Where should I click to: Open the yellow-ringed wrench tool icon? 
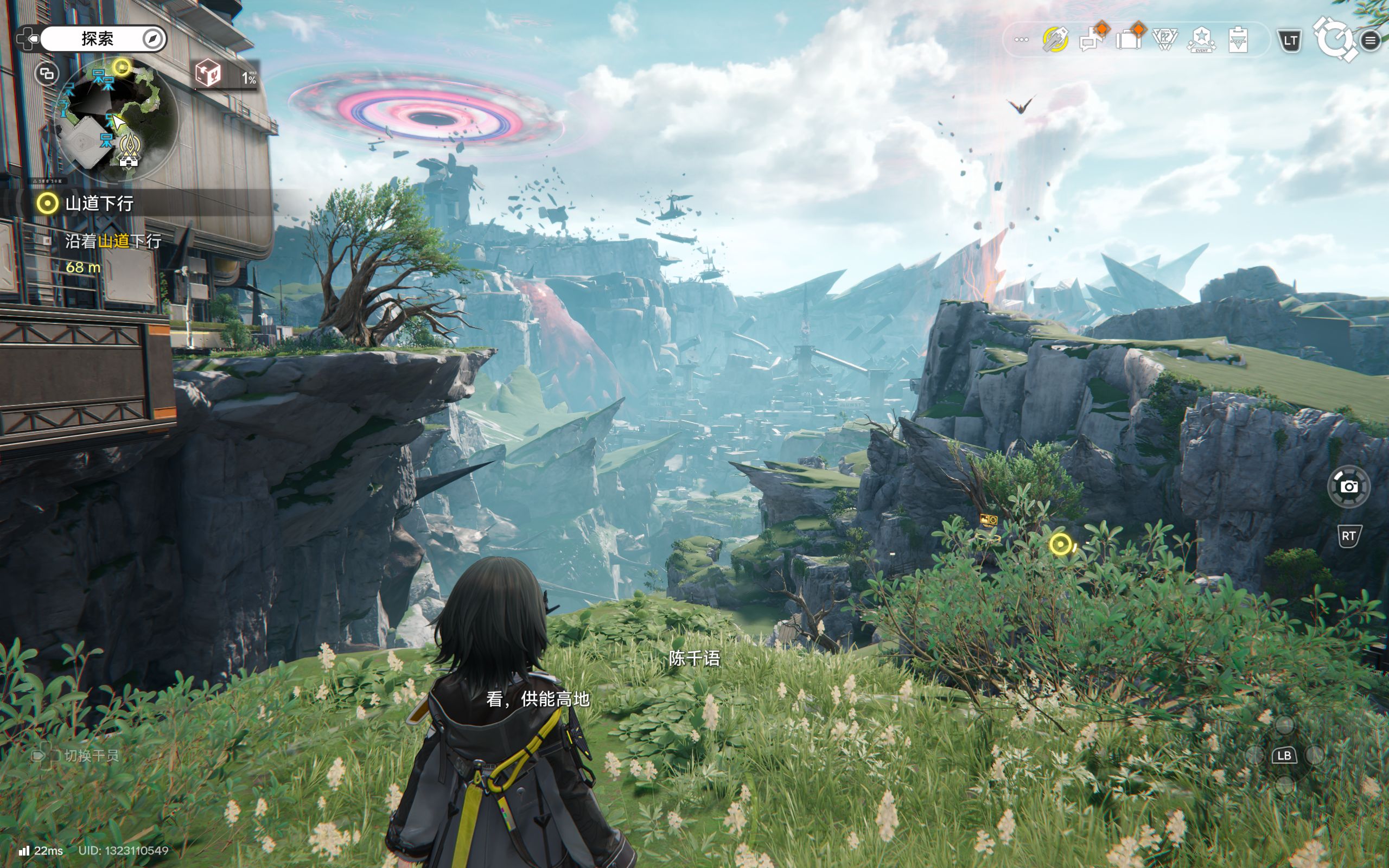[x=1055, y=40]
